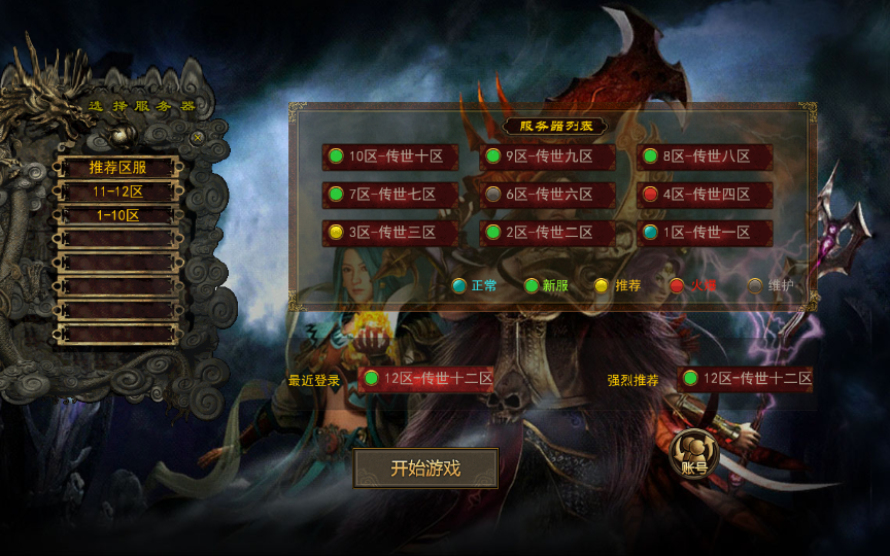890x556 pixels.
Task: Pick server 8区-传世八区
Action: click(x=705, y=157)
